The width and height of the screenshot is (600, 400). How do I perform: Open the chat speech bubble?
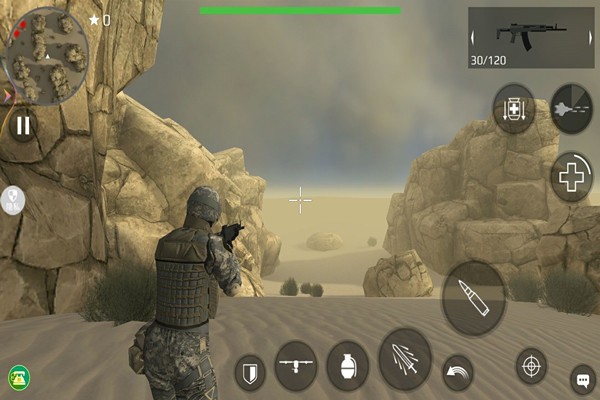(582, 379)
